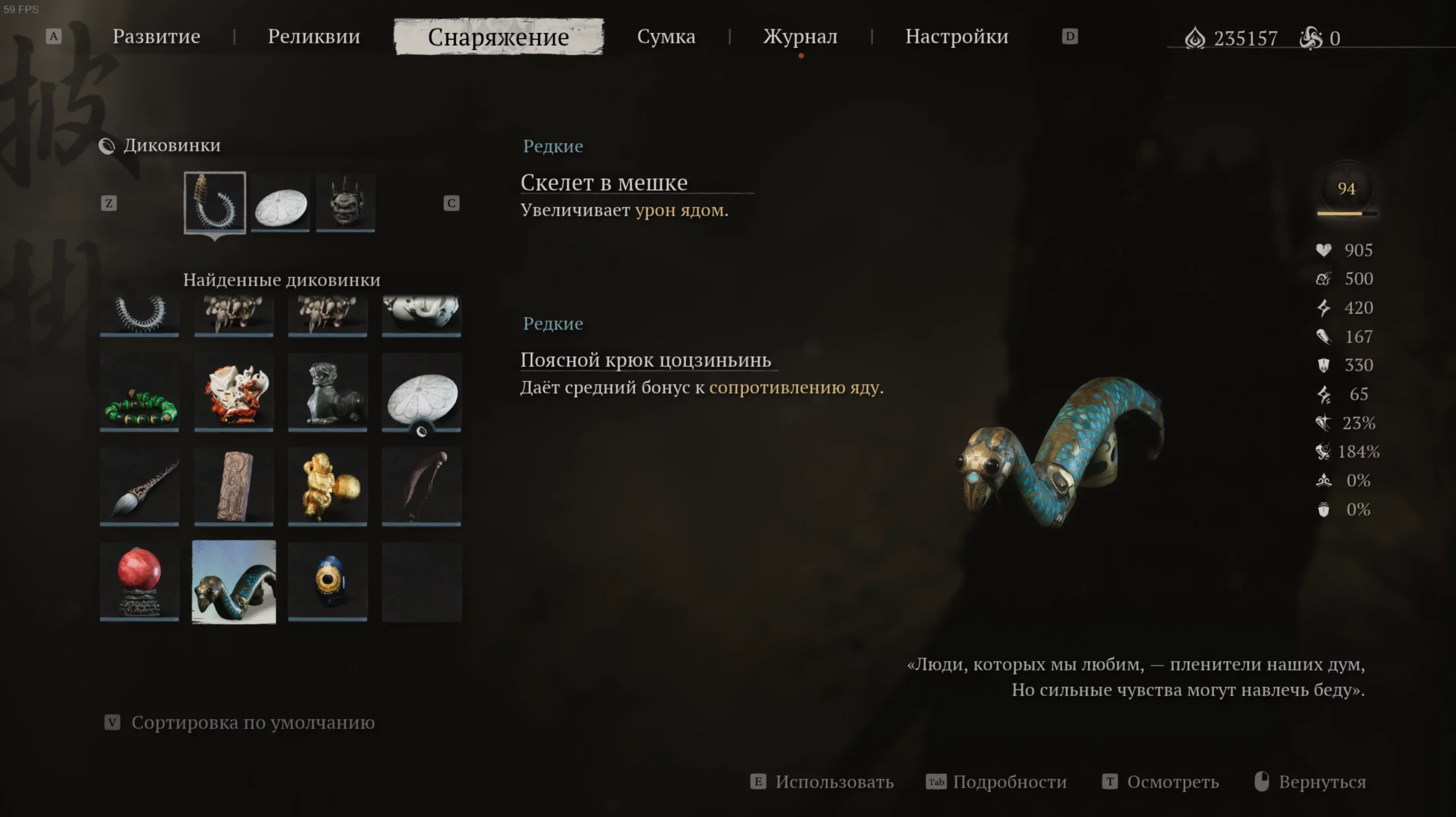Select the white carved disc in found curios
The height and width of the screenshot is (817, 1456).
point(421,392)
